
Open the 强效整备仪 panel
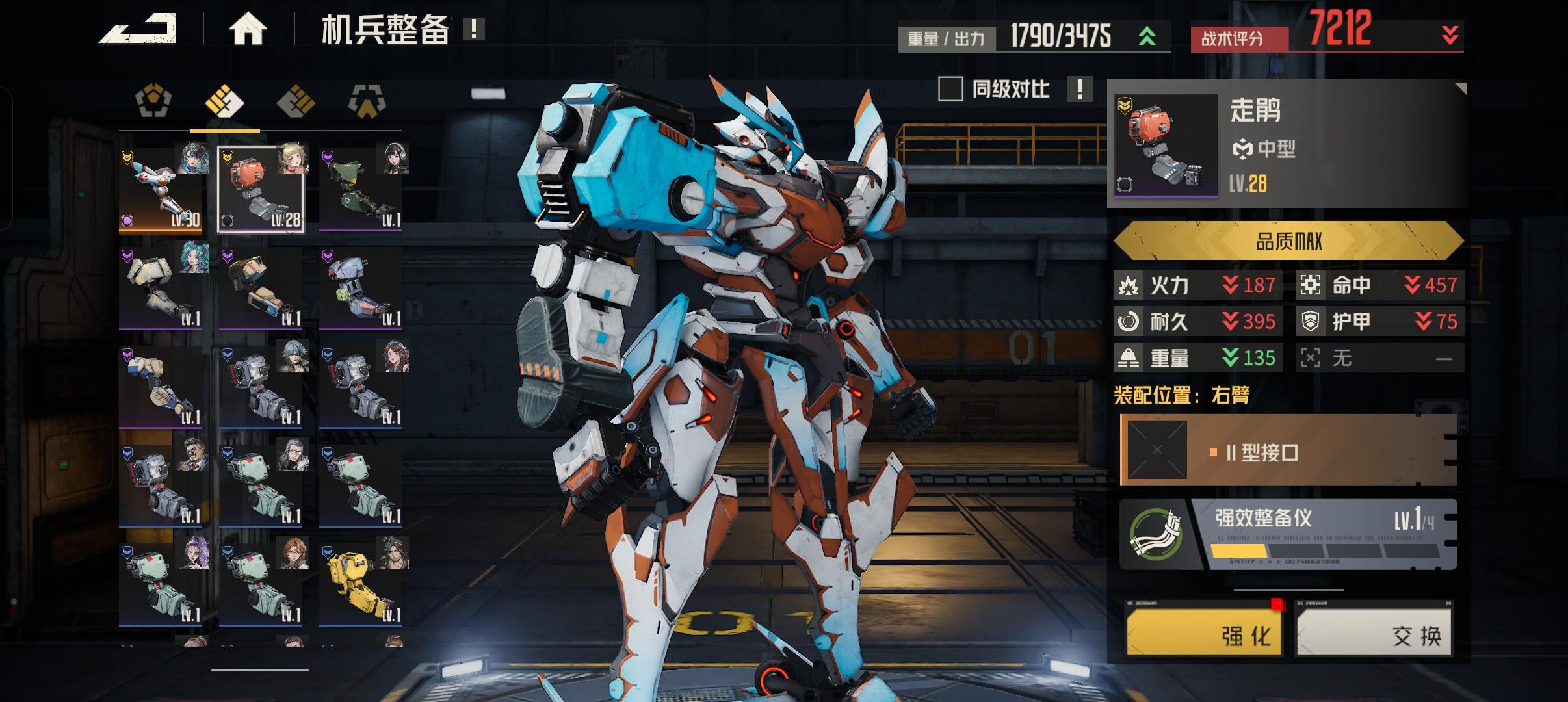tap(1287, 534)
